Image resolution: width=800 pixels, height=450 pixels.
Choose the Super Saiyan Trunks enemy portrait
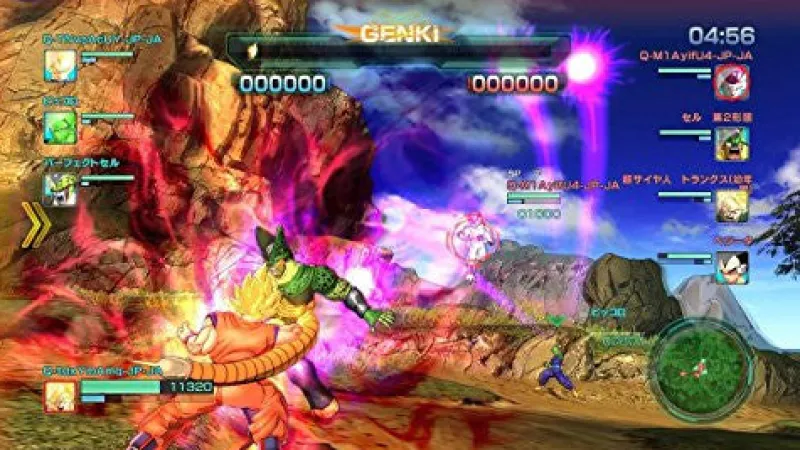[x=731, y=205]
